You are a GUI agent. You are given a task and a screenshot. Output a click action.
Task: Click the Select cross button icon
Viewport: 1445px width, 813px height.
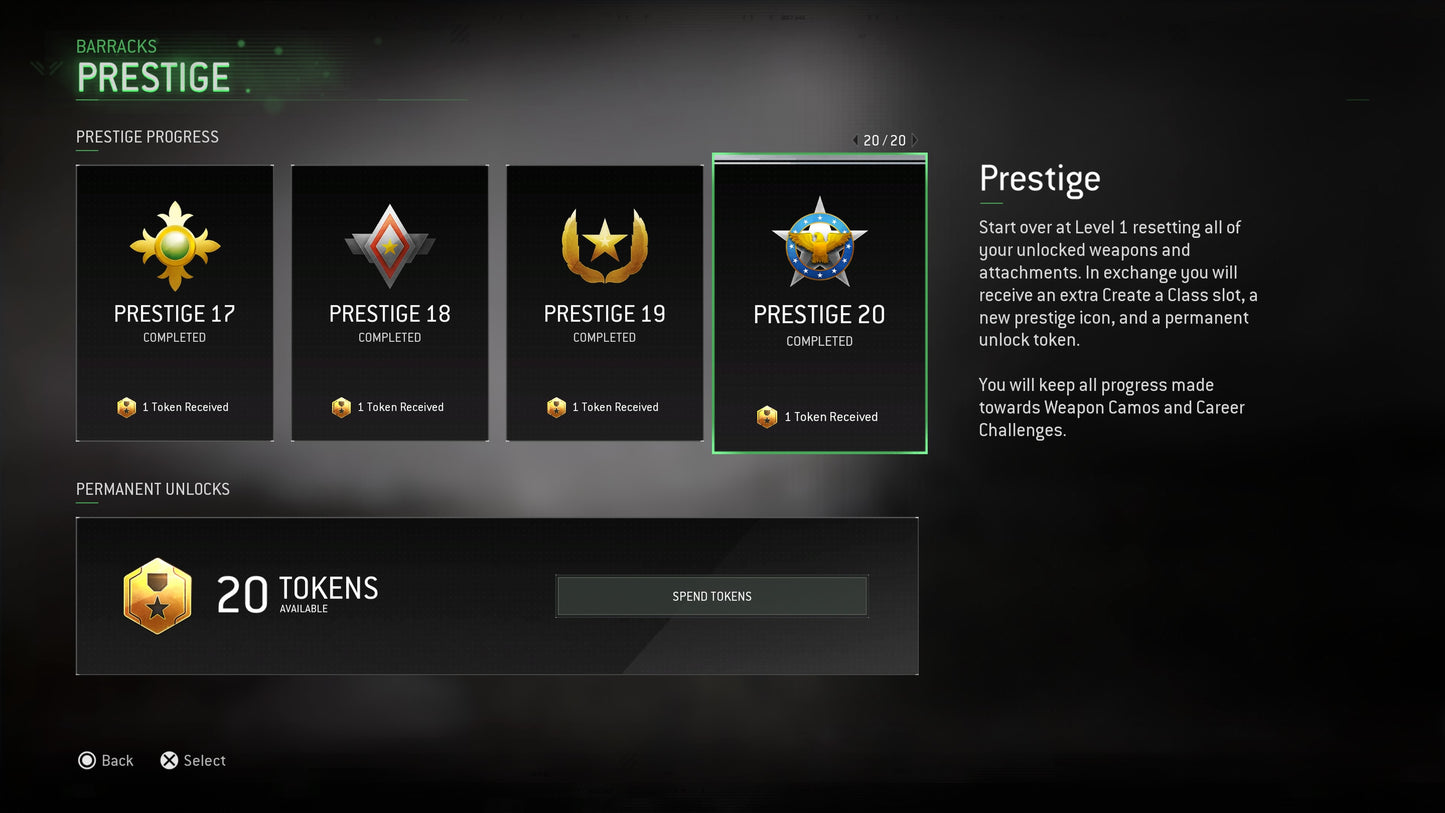(x=169, y=760)
